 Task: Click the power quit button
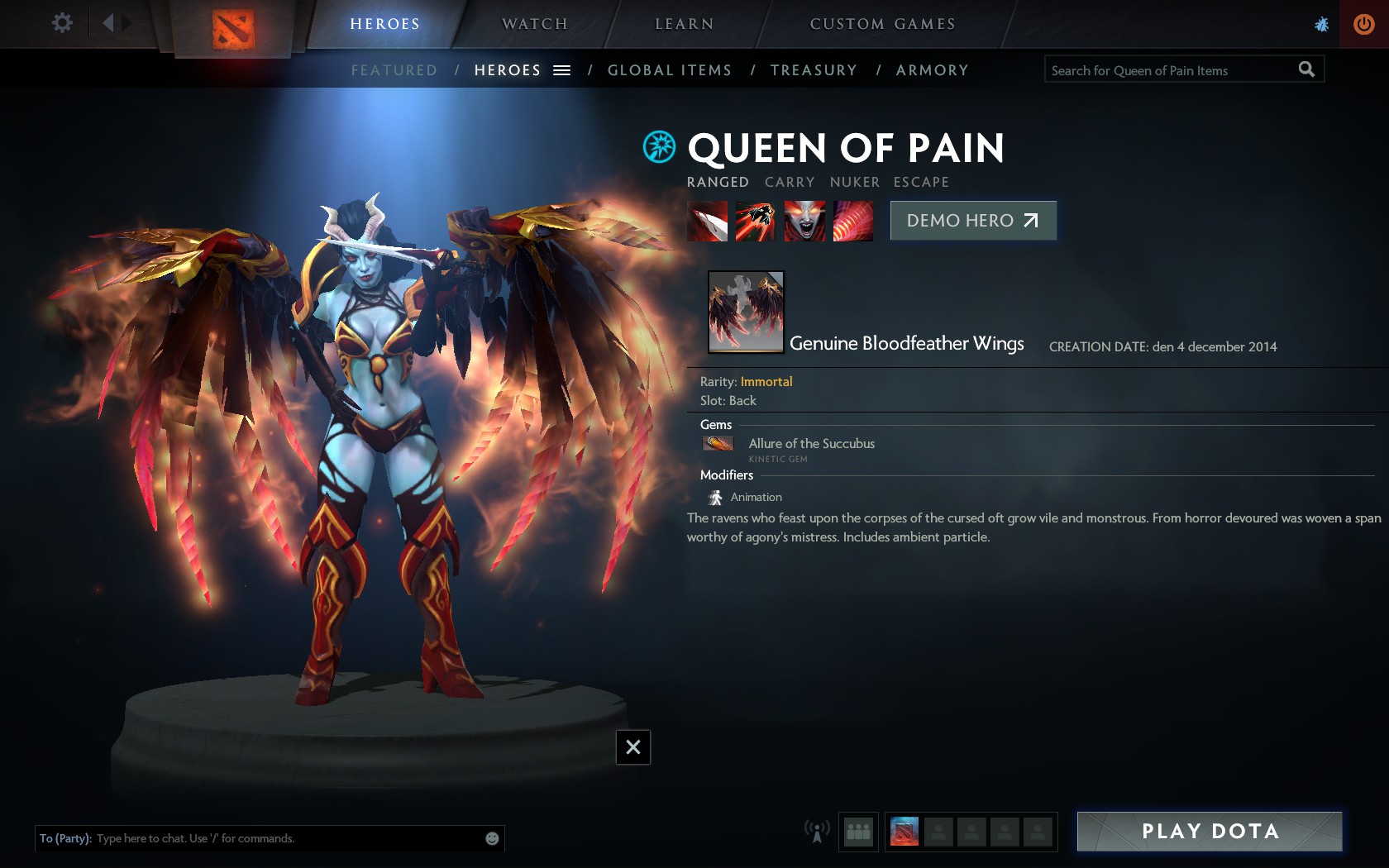click(1364, 24)
